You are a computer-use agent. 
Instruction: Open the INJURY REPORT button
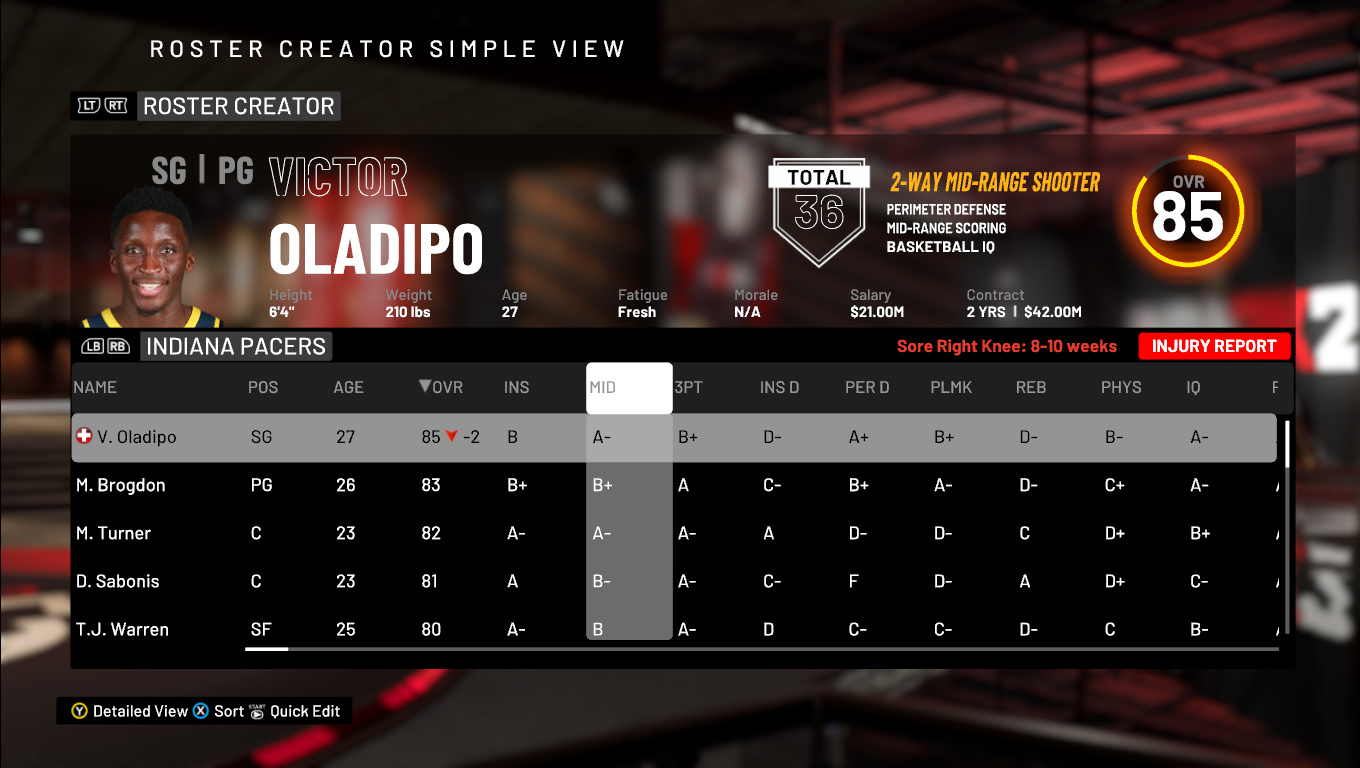1214,346
